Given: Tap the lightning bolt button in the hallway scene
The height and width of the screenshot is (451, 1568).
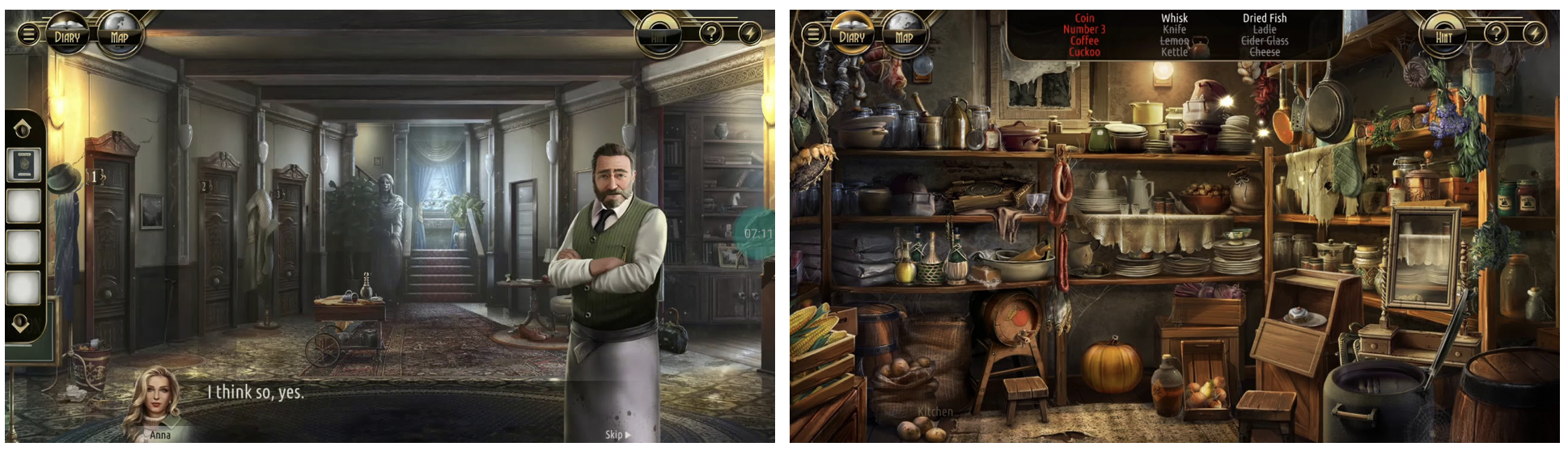Looking at the screenshot, I should pyautogui.click(x=749, y=33).
